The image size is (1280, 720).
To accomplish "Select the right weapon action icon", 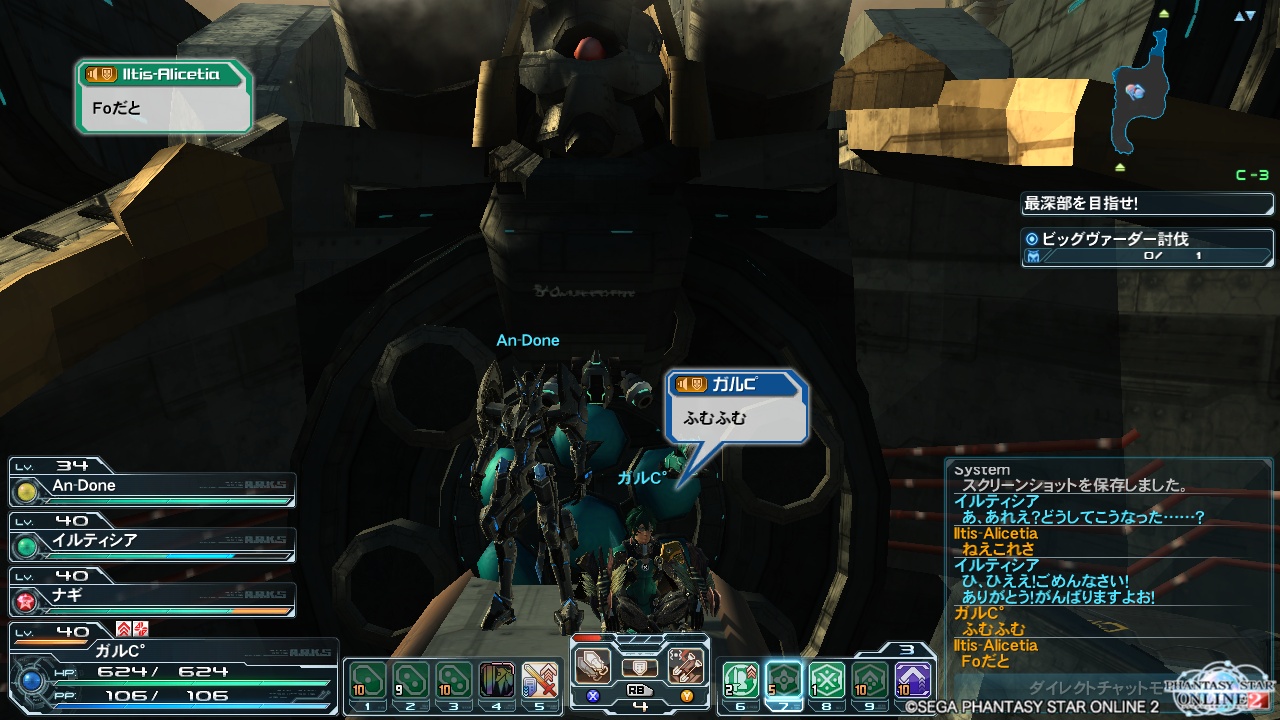I will click(x=686, y=665).
